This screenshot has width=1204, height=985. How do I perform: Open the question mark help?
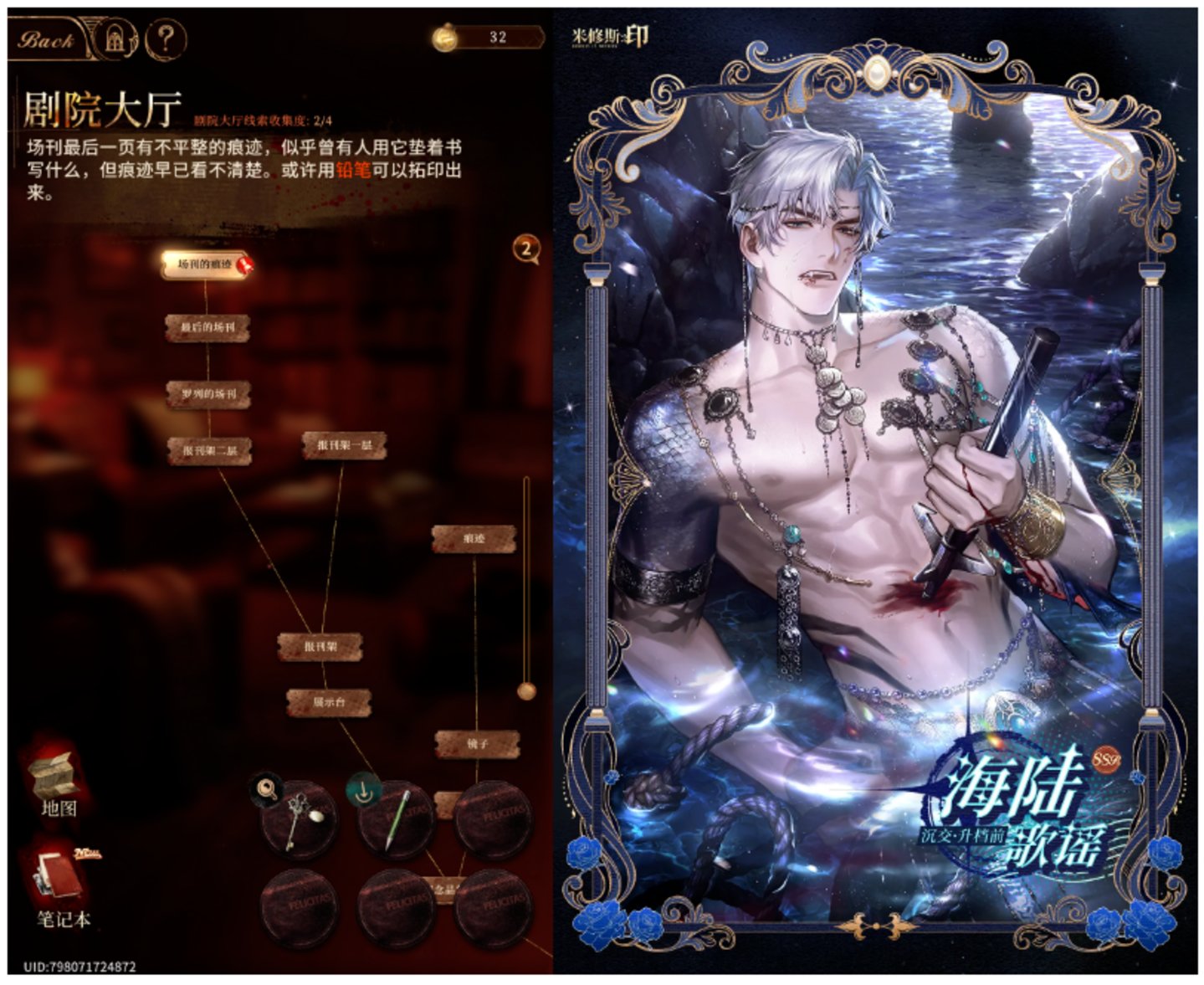point(165,39)
